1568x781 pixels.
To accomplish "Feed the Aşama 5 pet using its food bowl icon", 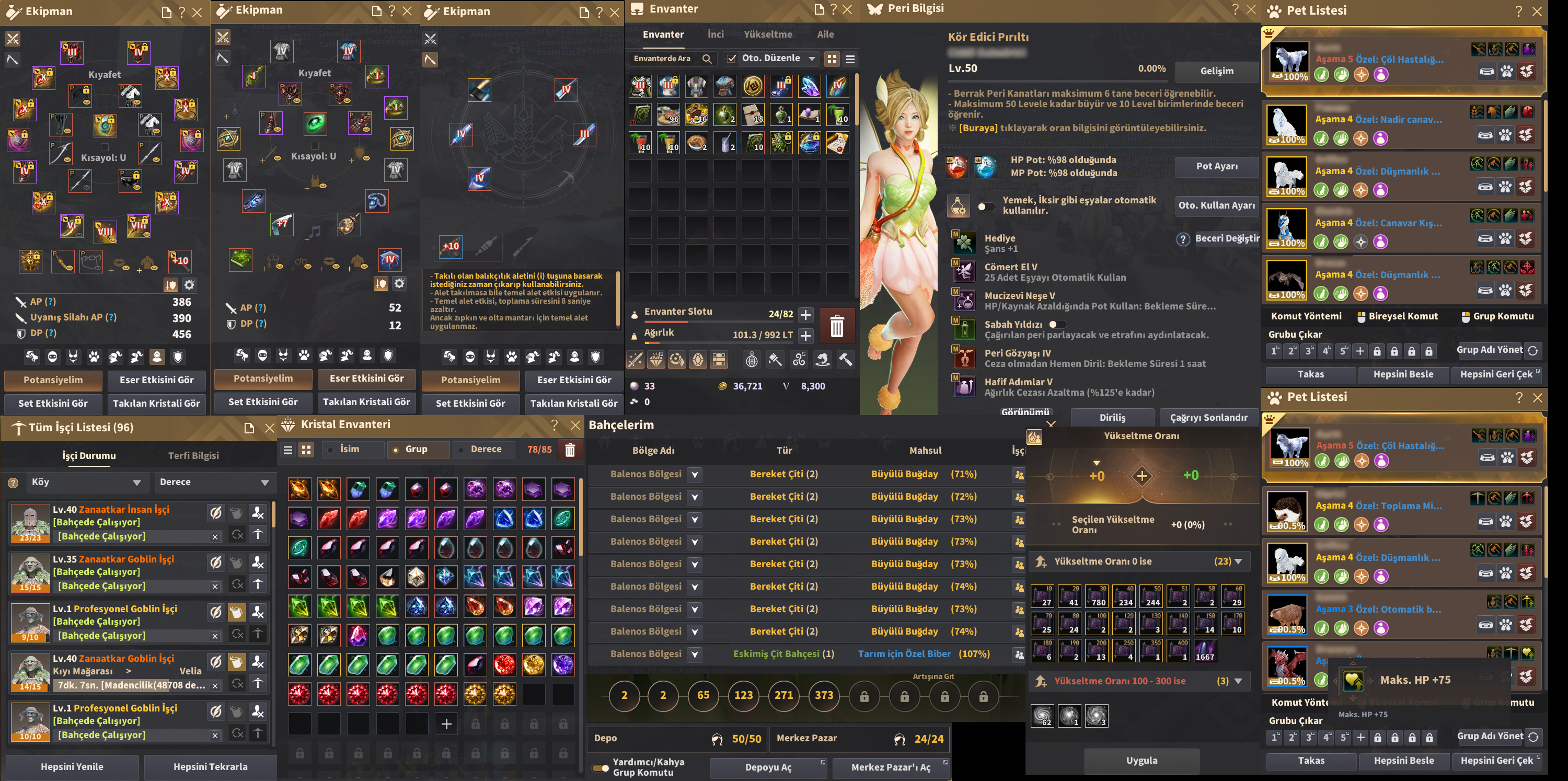I will click(1487, 71).
